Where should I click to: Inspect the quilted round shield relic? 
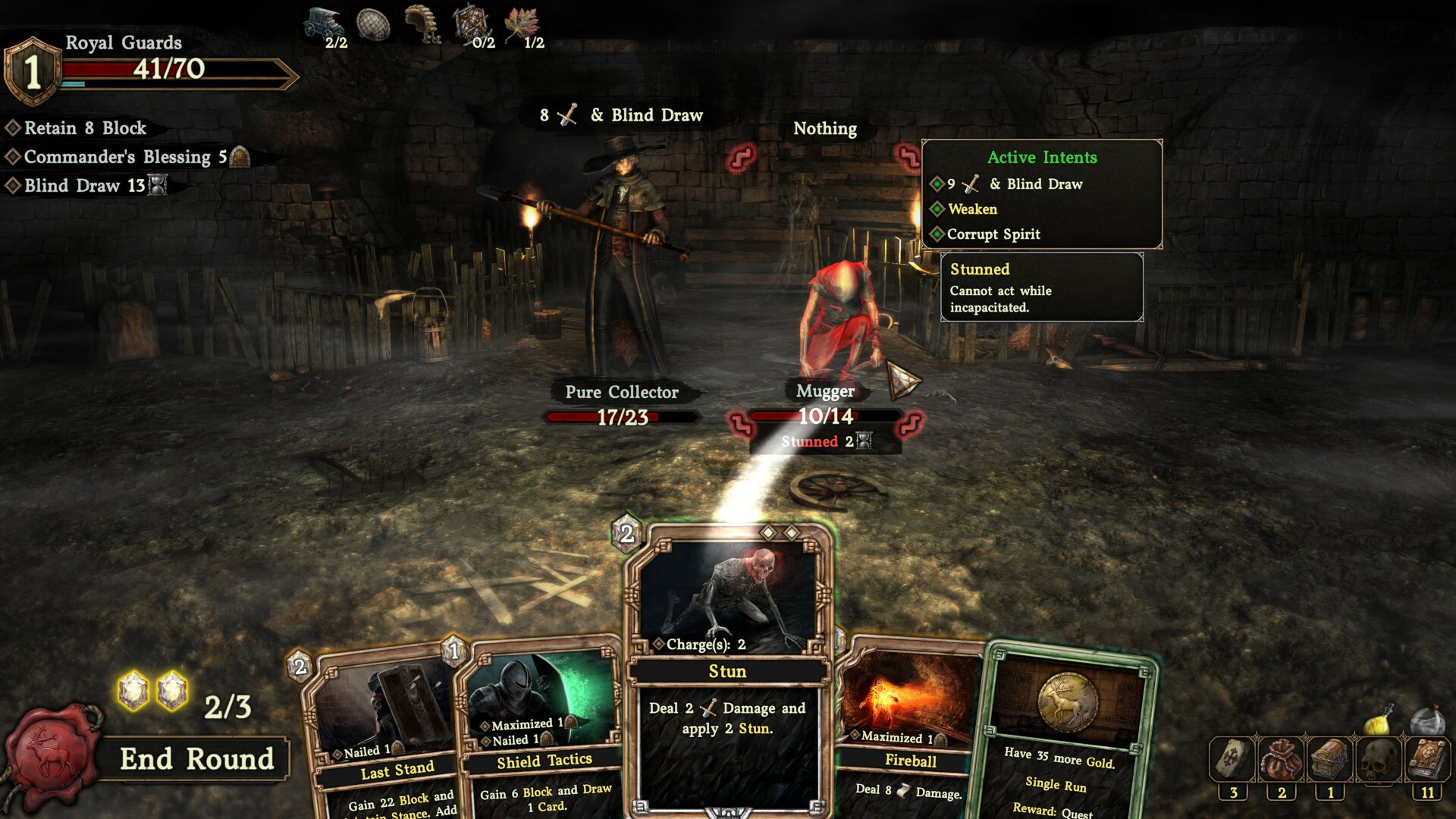pos(373,24)
